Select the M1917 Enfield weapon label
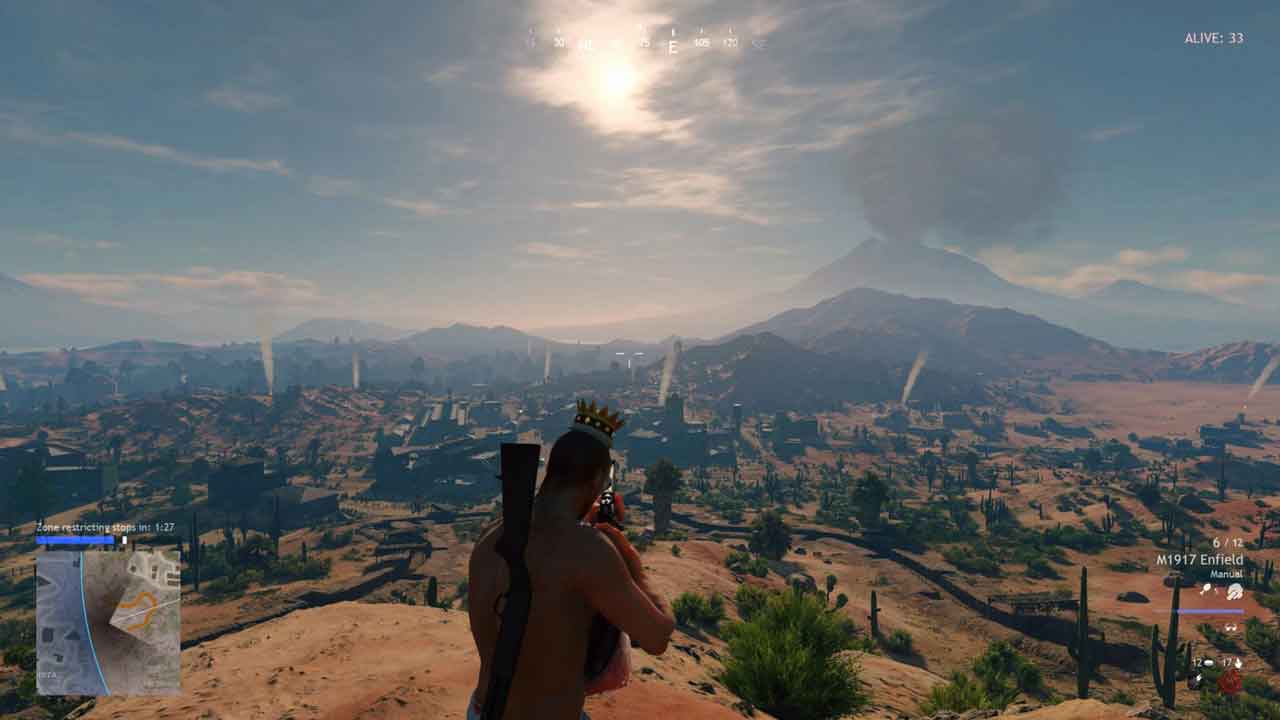 coord(1199,560)
